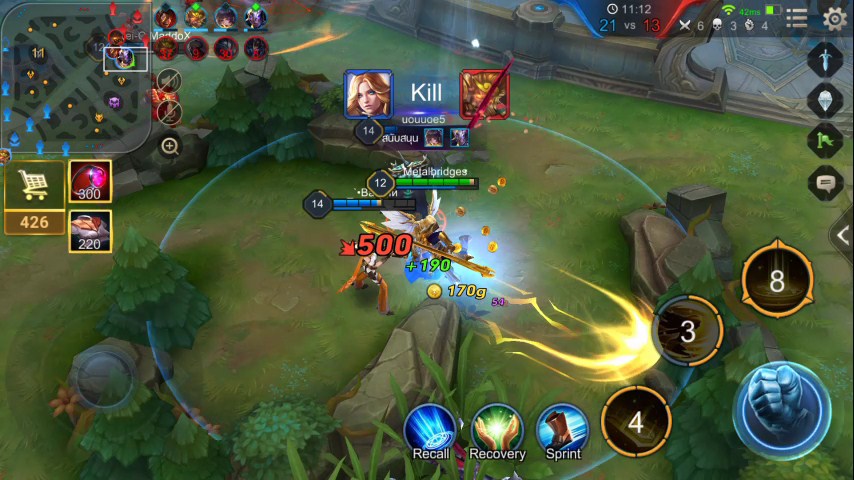Activate the Recall spell
The height and width of the screenshot is (480, 854).
point(431,432)
